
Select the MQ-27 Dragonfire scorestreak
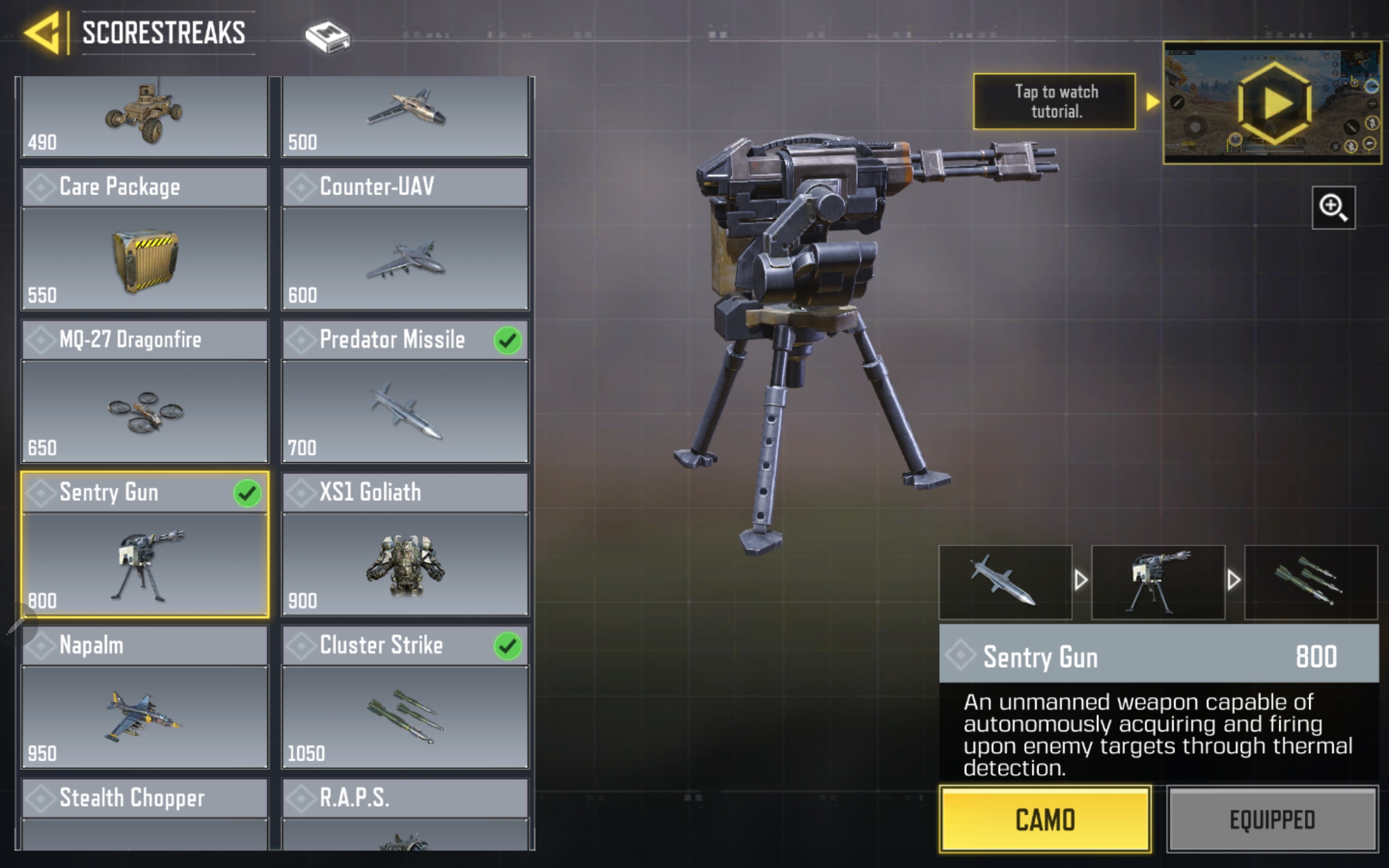pos(145,392)
